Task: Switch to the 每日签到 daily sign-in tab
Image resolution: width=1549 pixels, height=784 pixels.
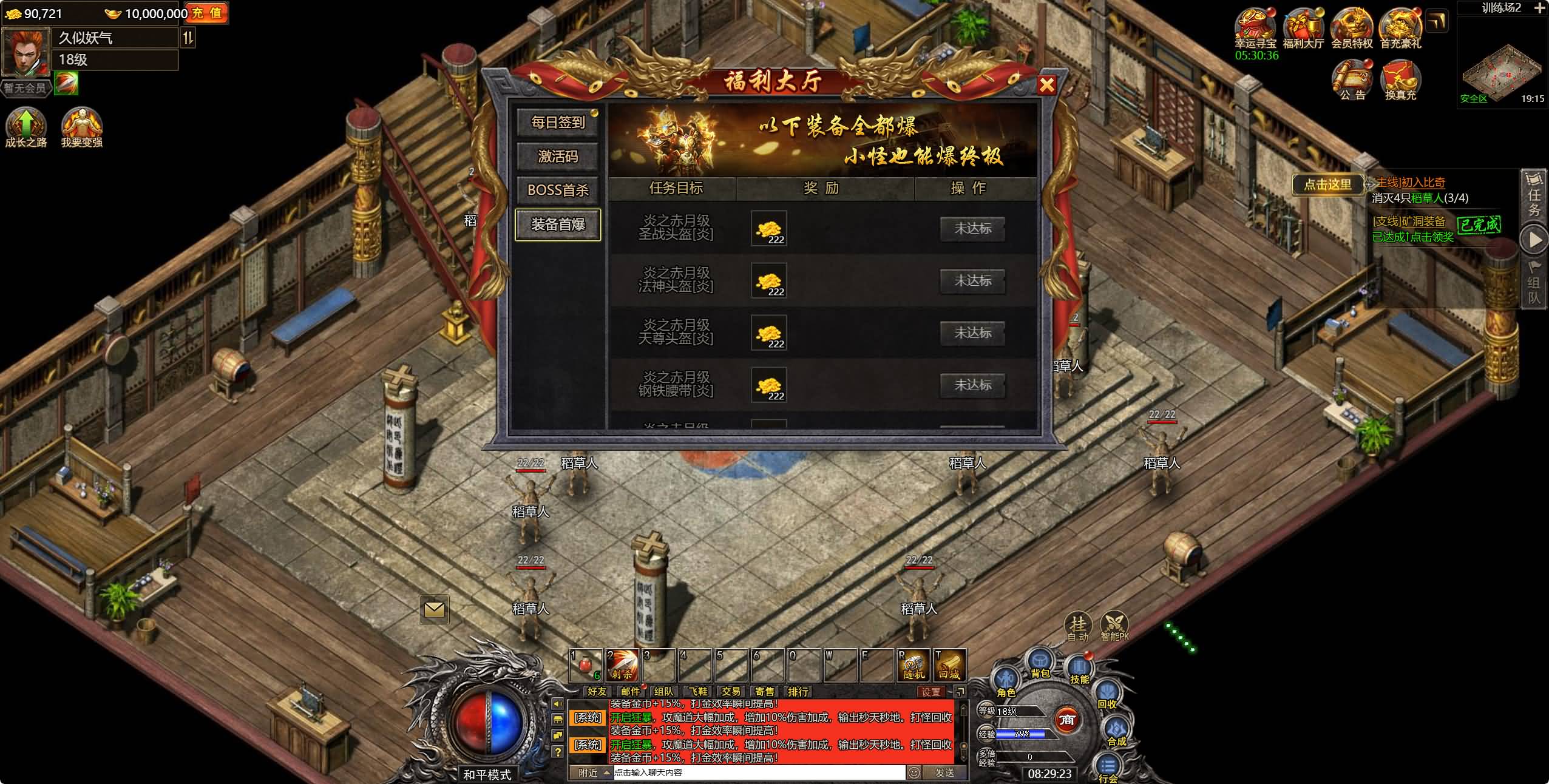Action: coord(558,123)
